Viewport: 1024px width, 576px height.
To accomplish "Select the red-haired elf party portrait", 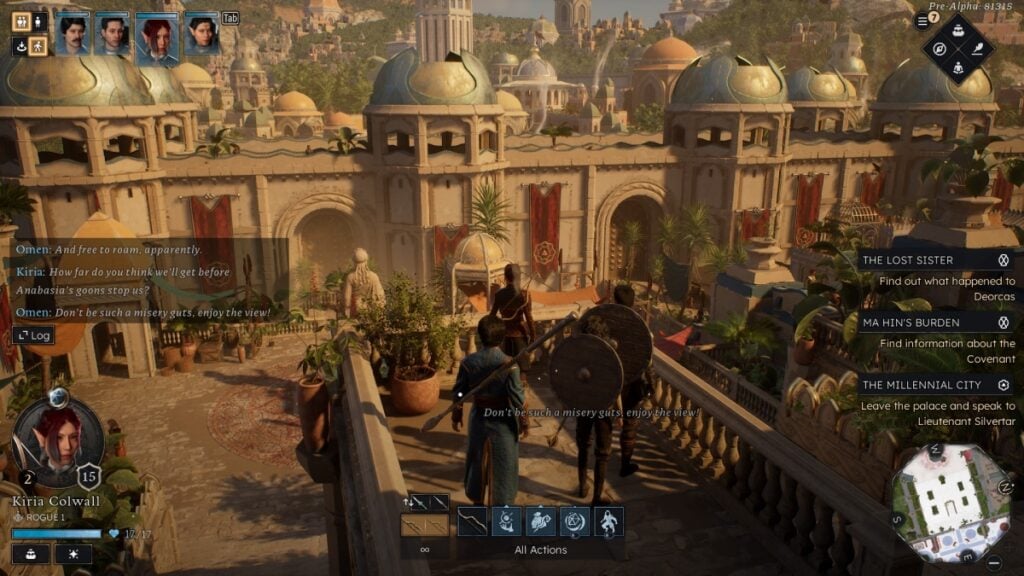I will point(157,36).
